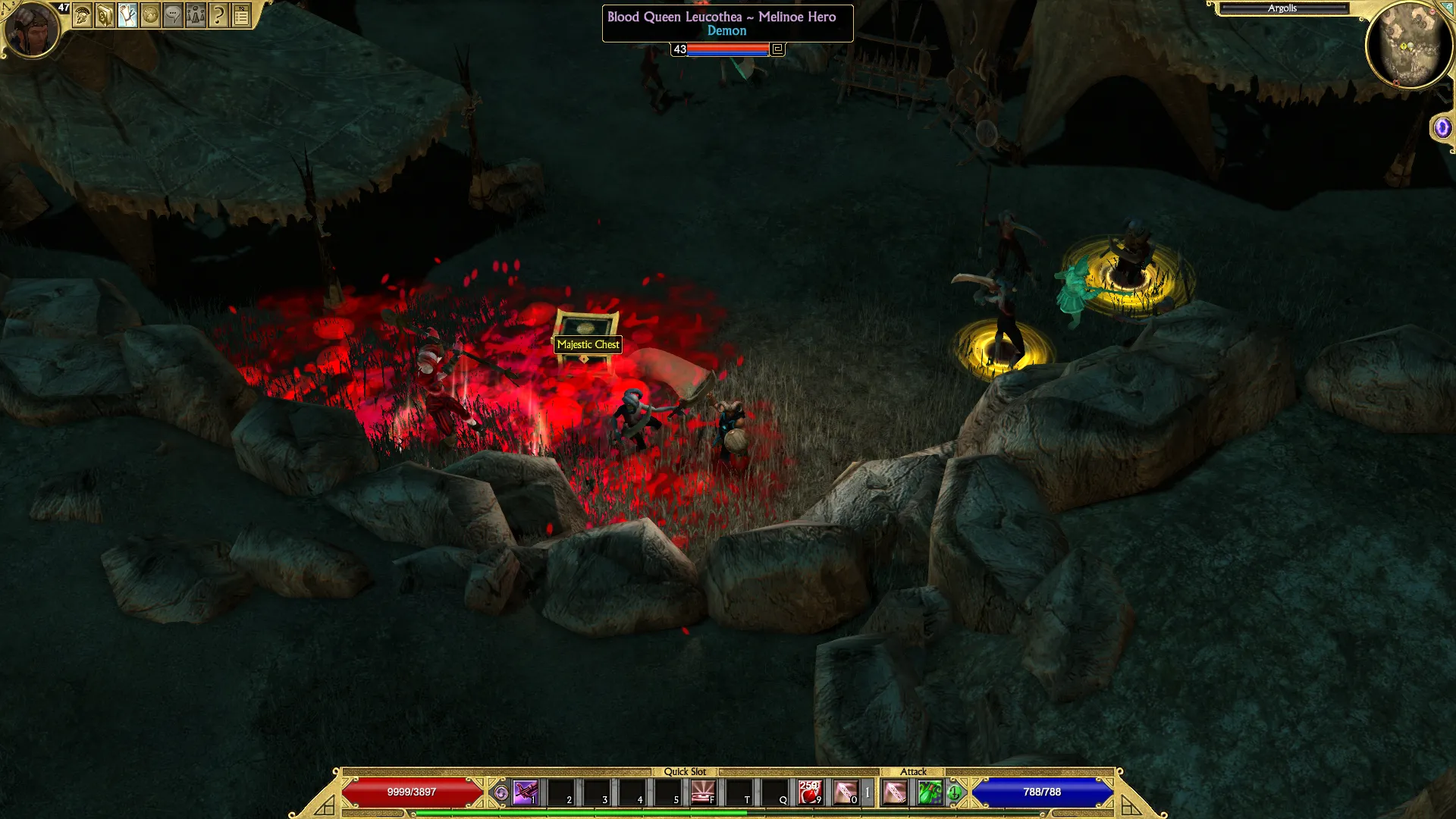Open the party members icon

196,15
